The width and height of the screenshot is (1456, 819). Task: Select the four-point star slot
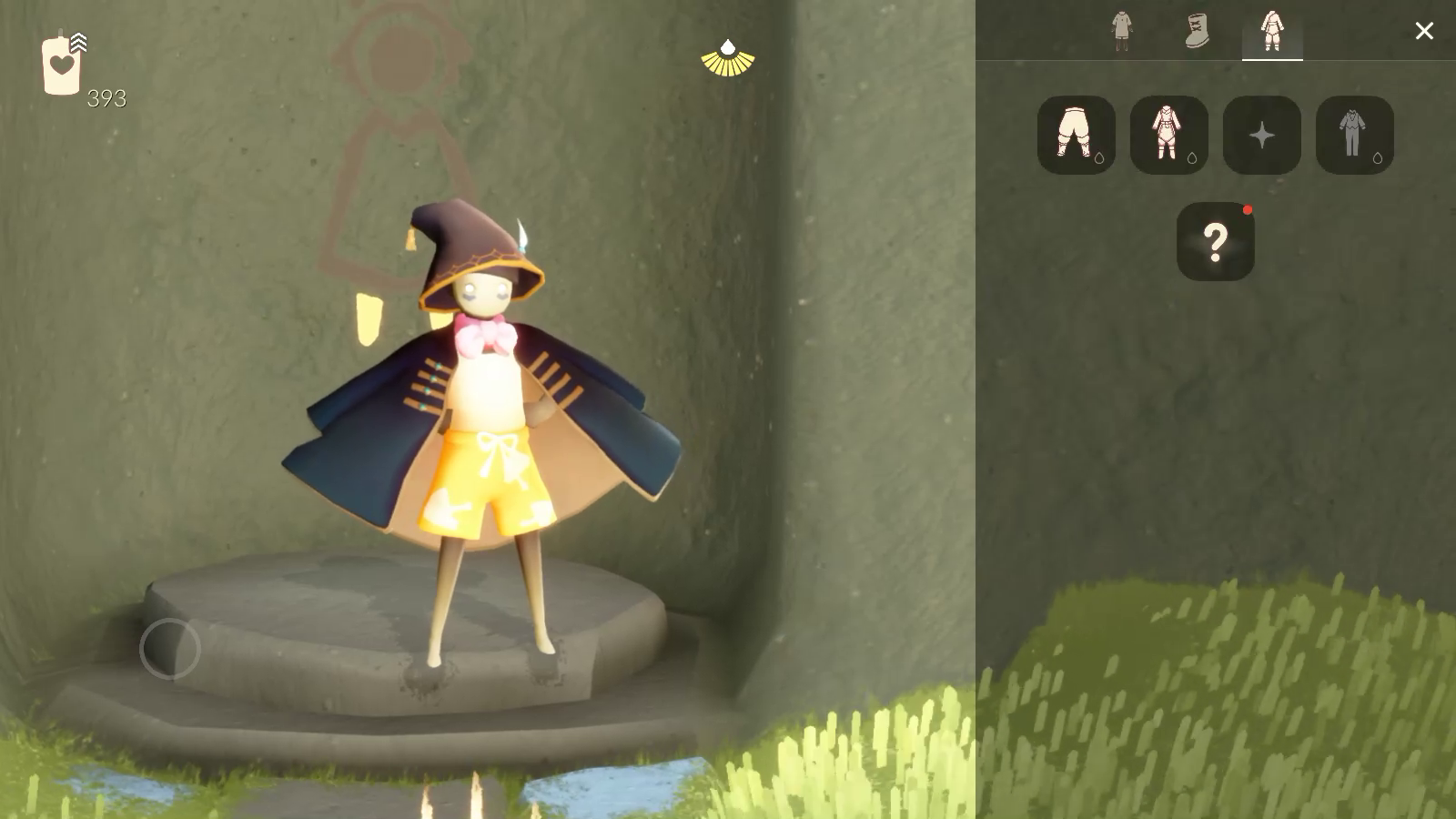coord(1261,135)
